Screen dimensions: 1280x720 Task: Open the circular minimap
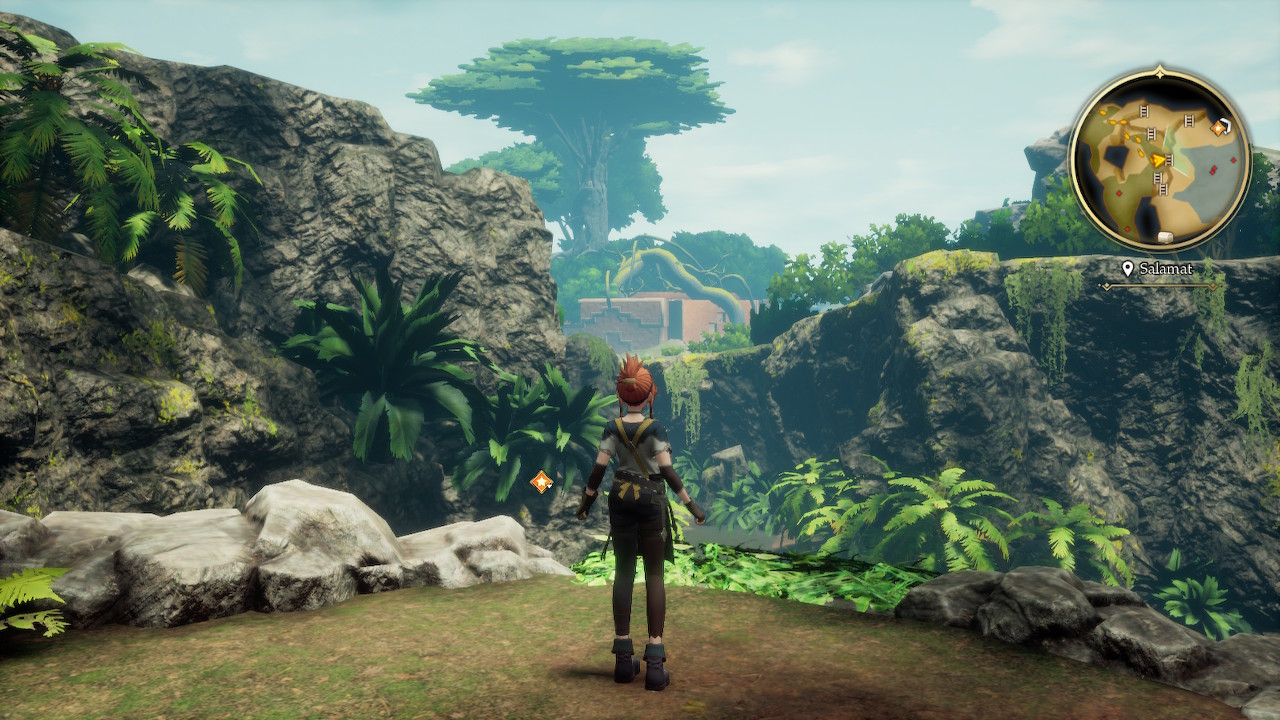click(x=1159, y=160)
